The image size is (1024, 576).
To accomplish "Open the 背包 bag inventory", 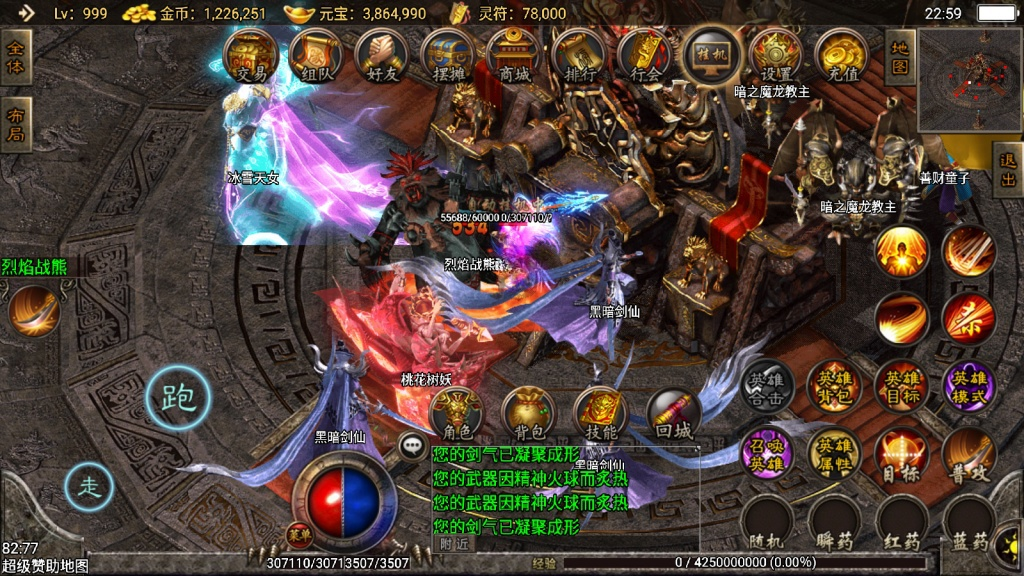I will pyautogui.click(x=528, y=414).
